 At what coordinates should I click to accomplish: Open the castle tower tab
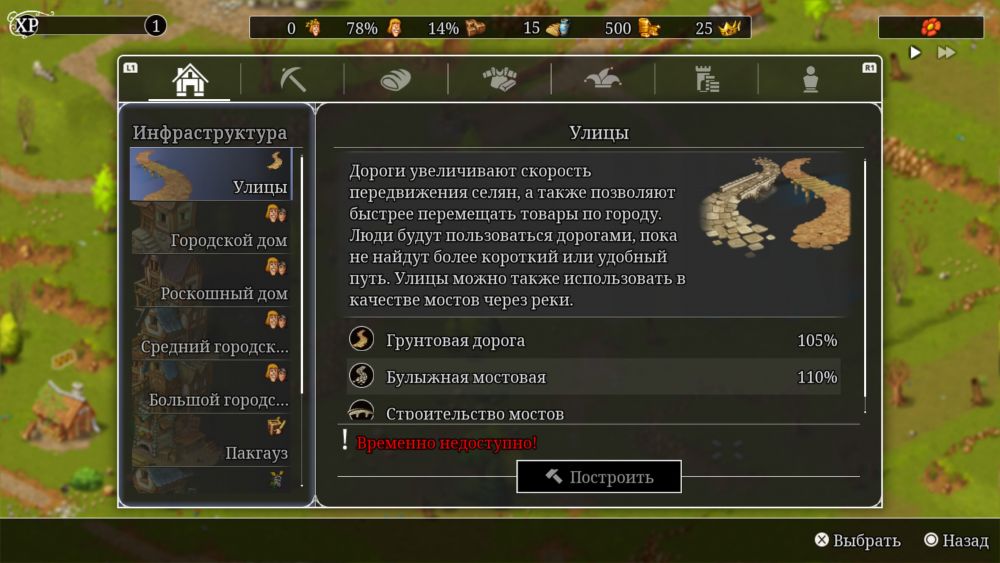[x=706, y=80]
